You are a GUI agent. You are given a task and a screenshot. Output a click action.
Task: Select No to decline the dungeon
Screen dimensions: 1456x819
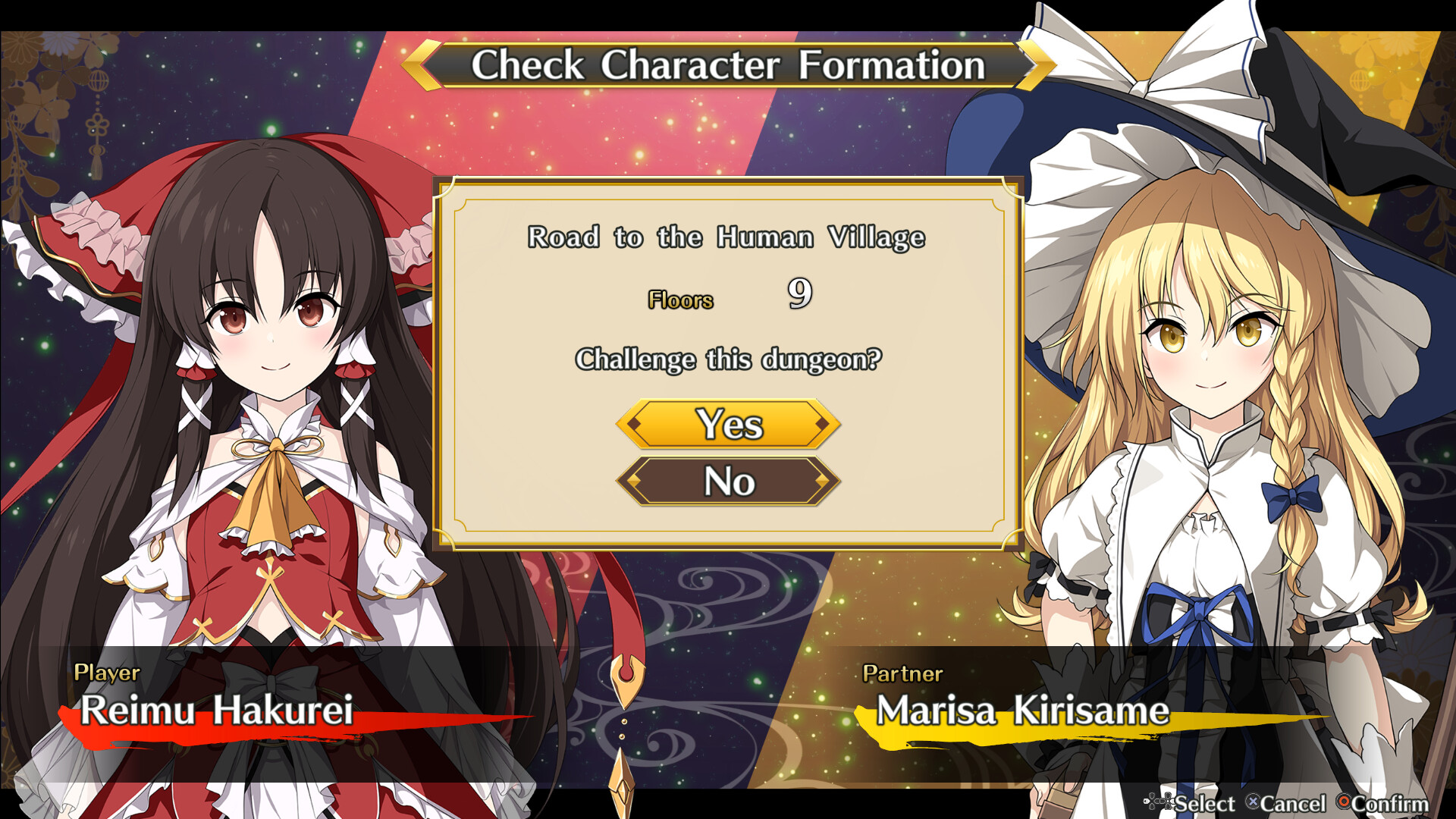728,481
